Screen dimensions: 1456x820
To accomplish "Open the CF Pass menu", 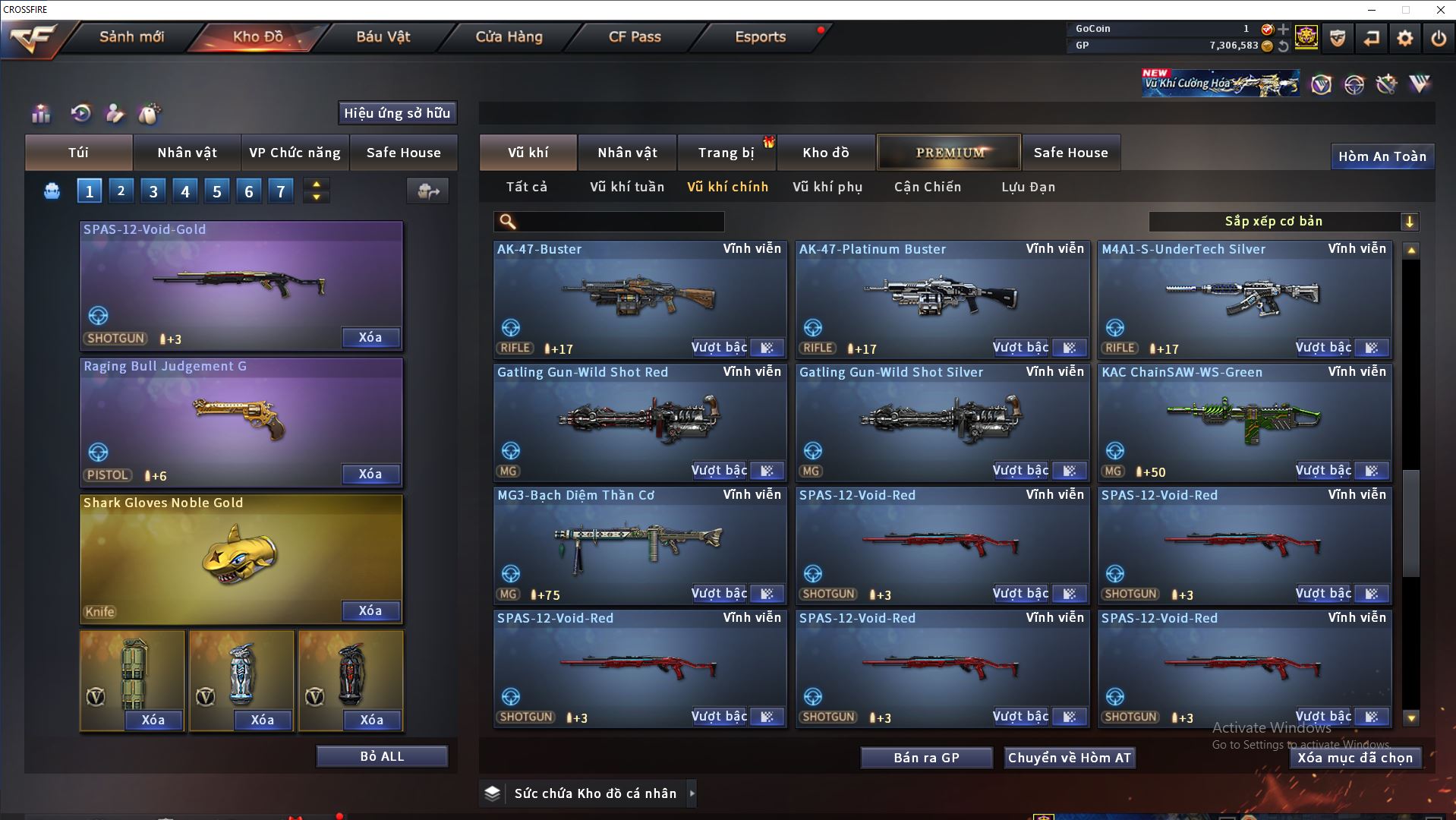I will click(635, 36).
